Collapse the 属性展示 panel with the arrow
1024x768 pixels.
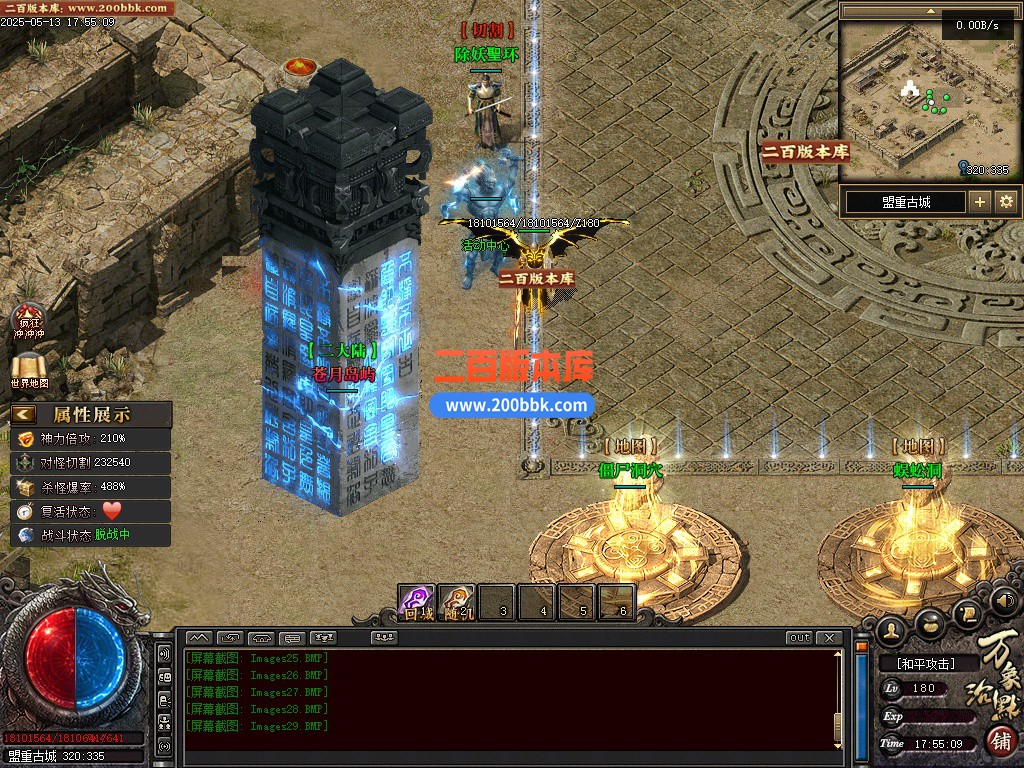[x=24, y=414]
